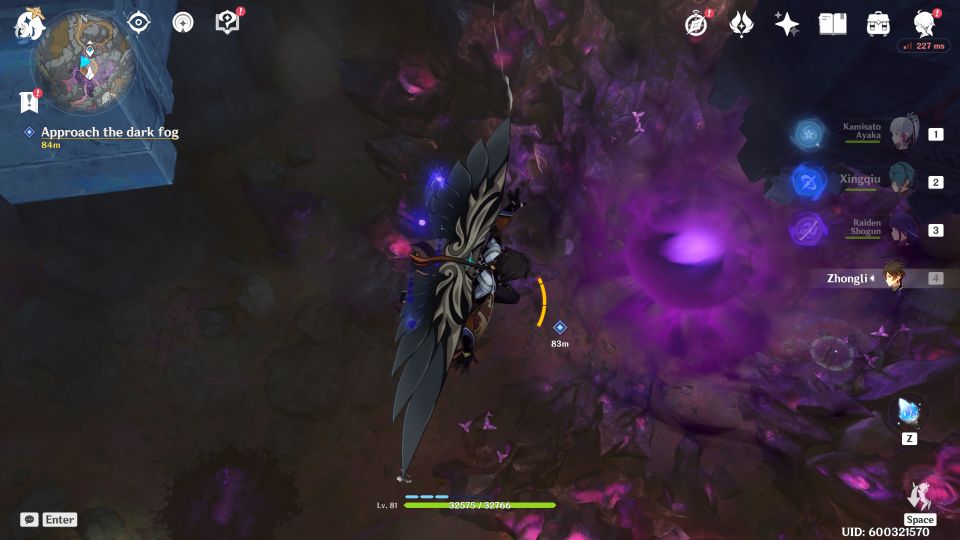Activate the elemental sight eye icon

[138, 22]
